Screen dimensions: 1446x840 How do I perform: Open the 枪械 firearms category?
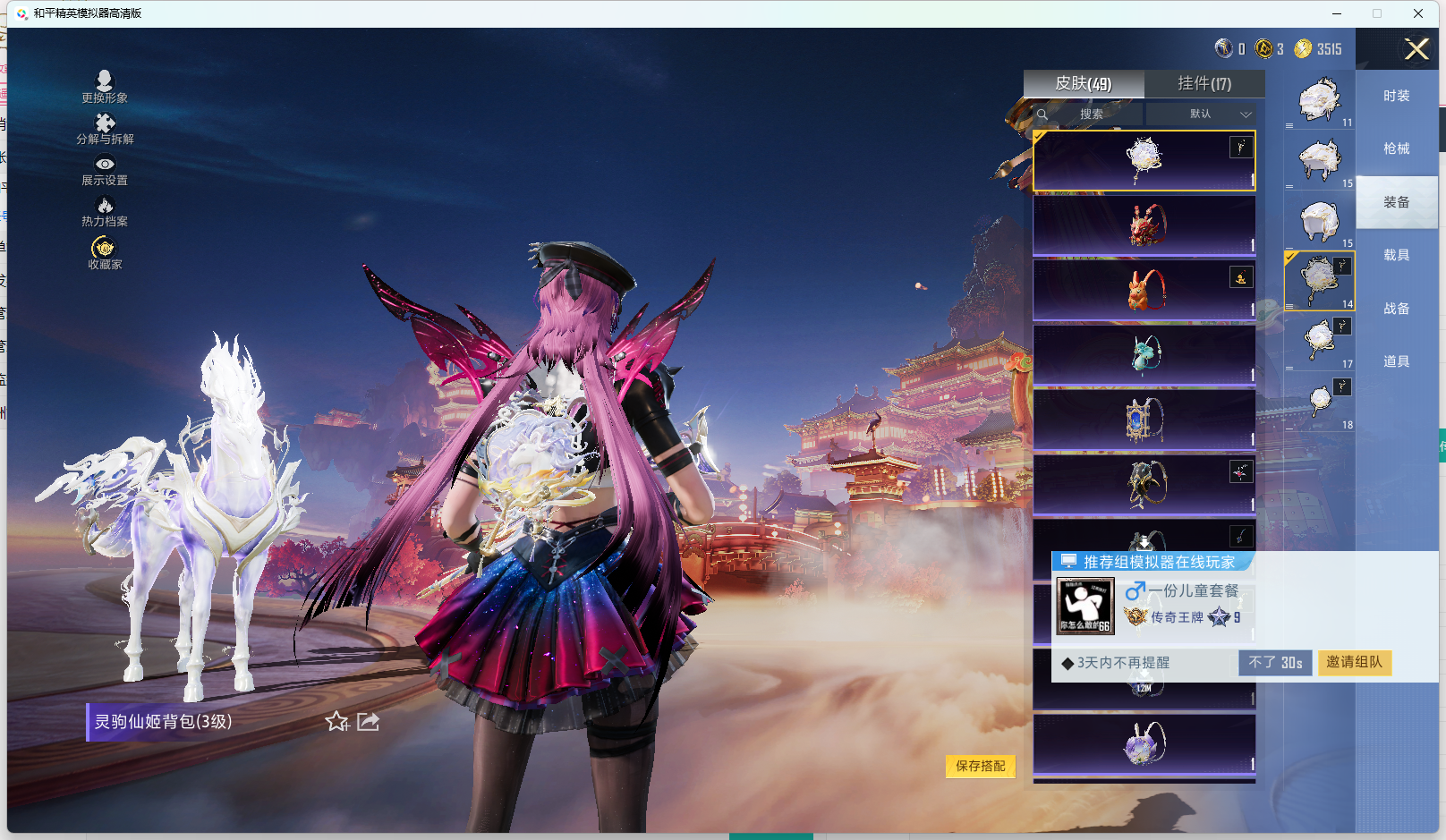coord(1396,148)
